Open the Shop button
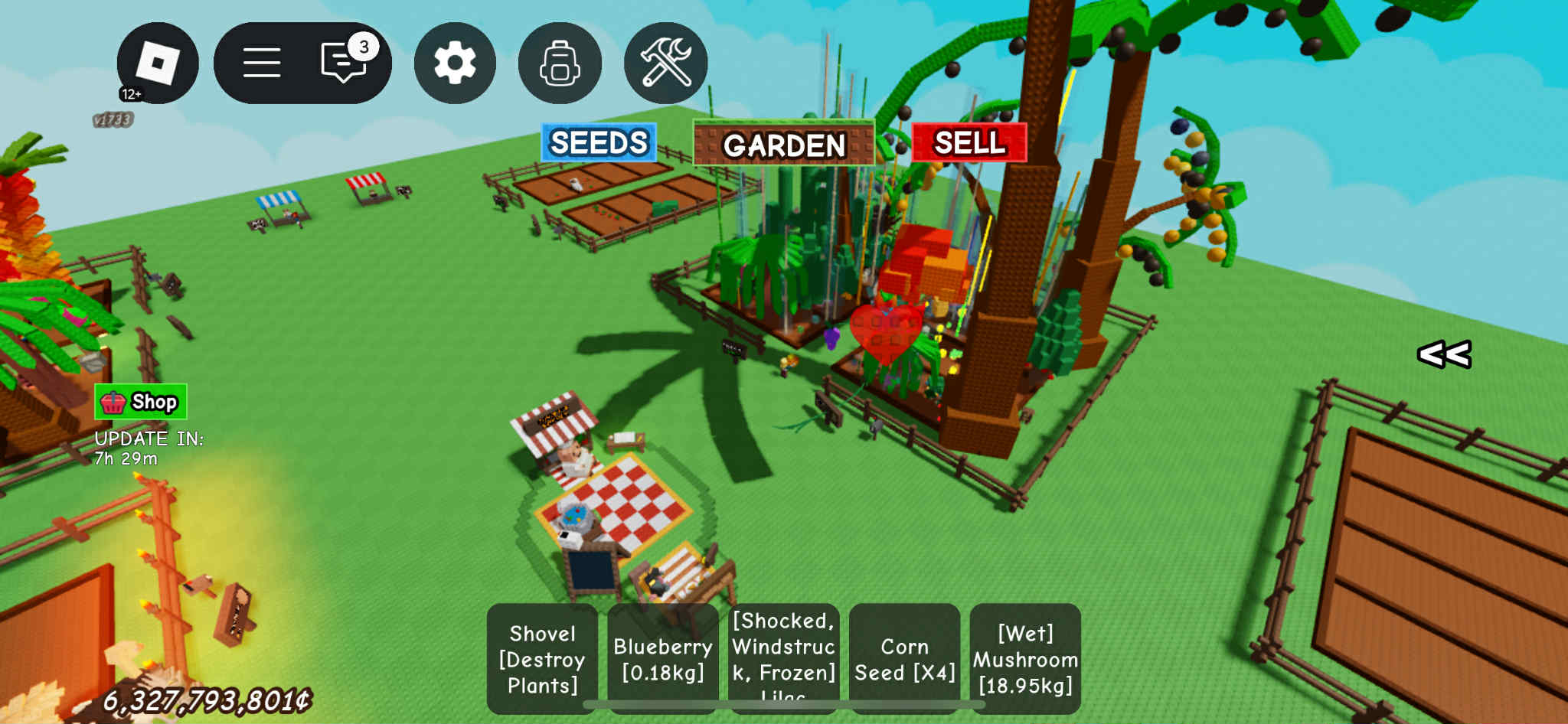The height and width of the screenshot is (724, 1568). coord(141,402)
